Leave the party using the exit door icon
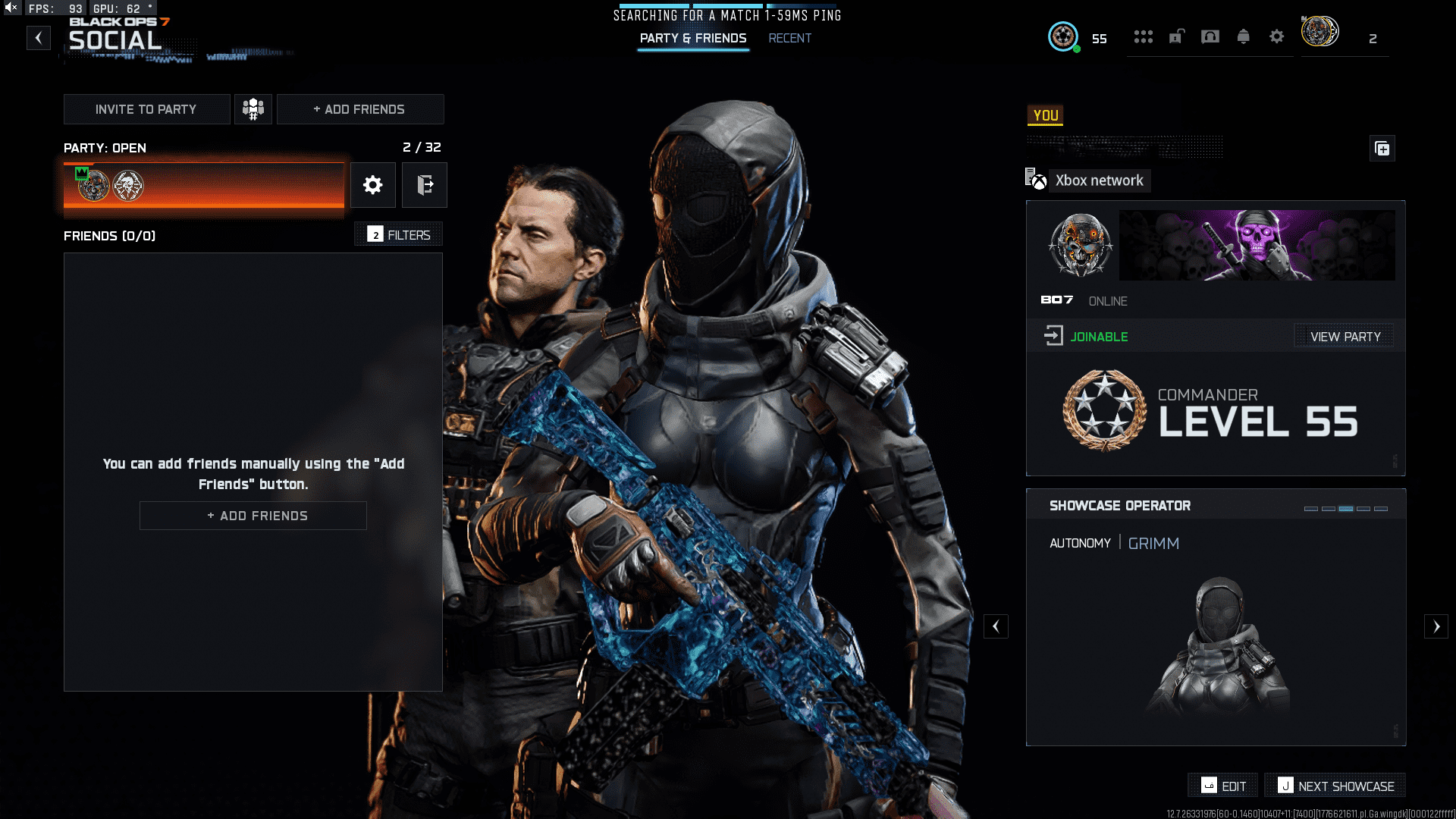 click(425, 184)
